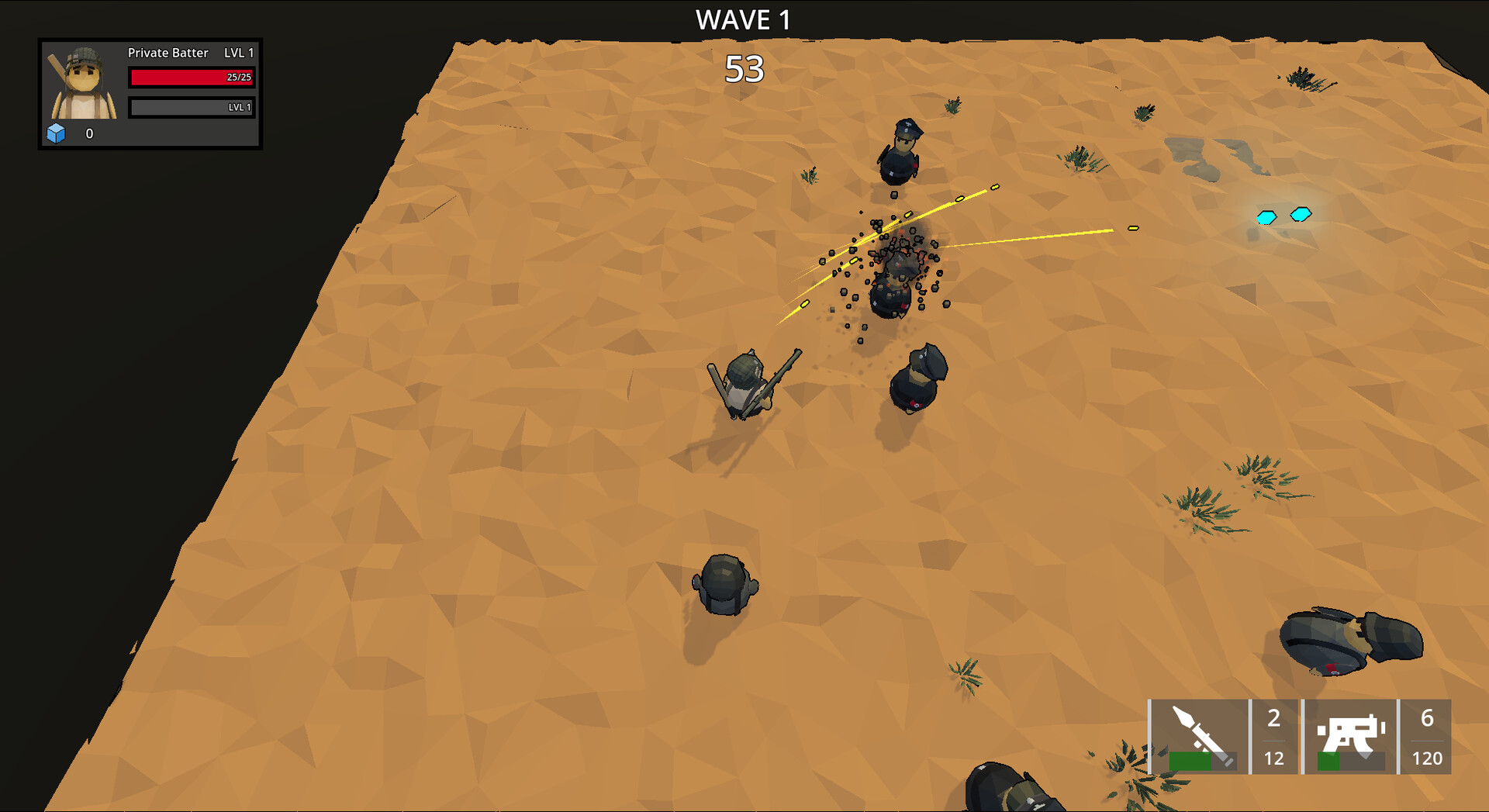Click the red health bar showing 25/25

(191, 77)
